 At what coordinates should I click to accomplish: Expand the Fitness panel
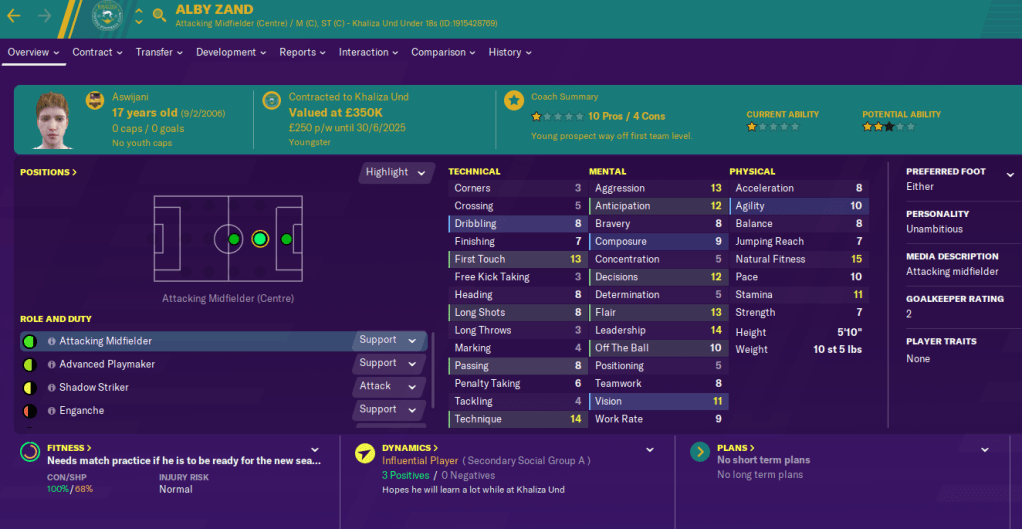point(69,448)
